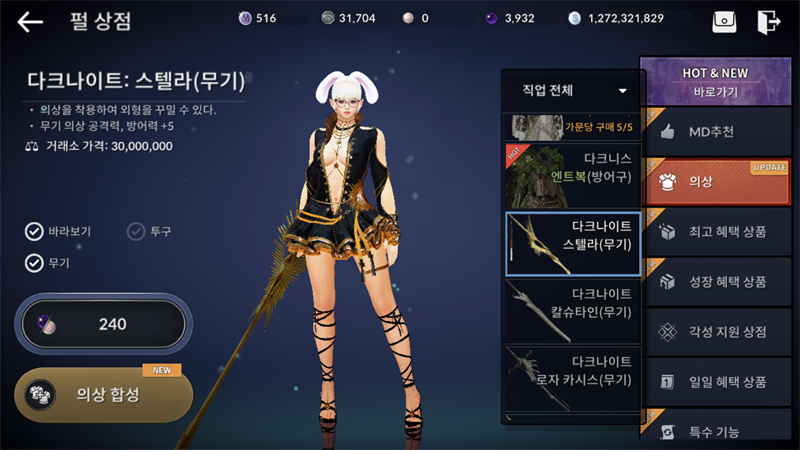Open 특수 기능 category
Viewport: 800px width, 450px height.
715,431
